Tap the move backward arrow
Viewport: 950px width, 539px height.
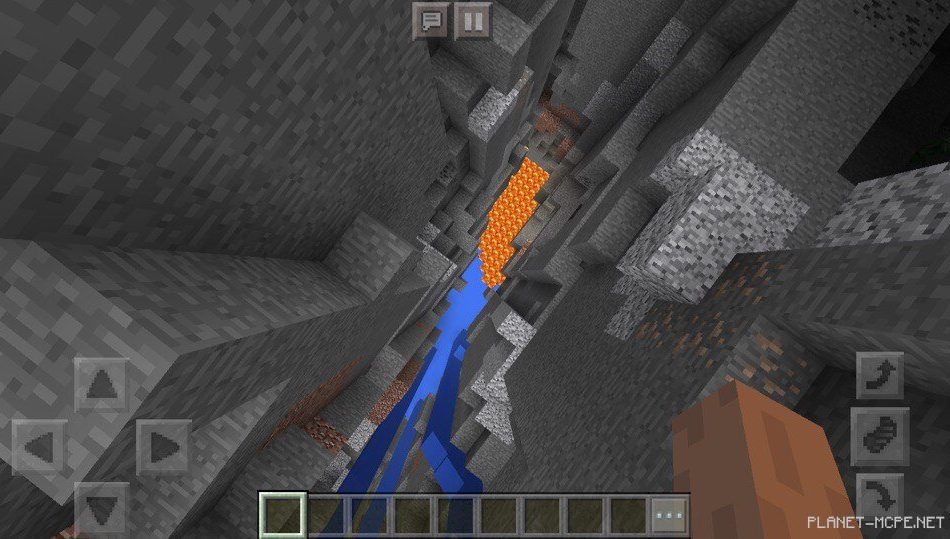pos(102,507)
